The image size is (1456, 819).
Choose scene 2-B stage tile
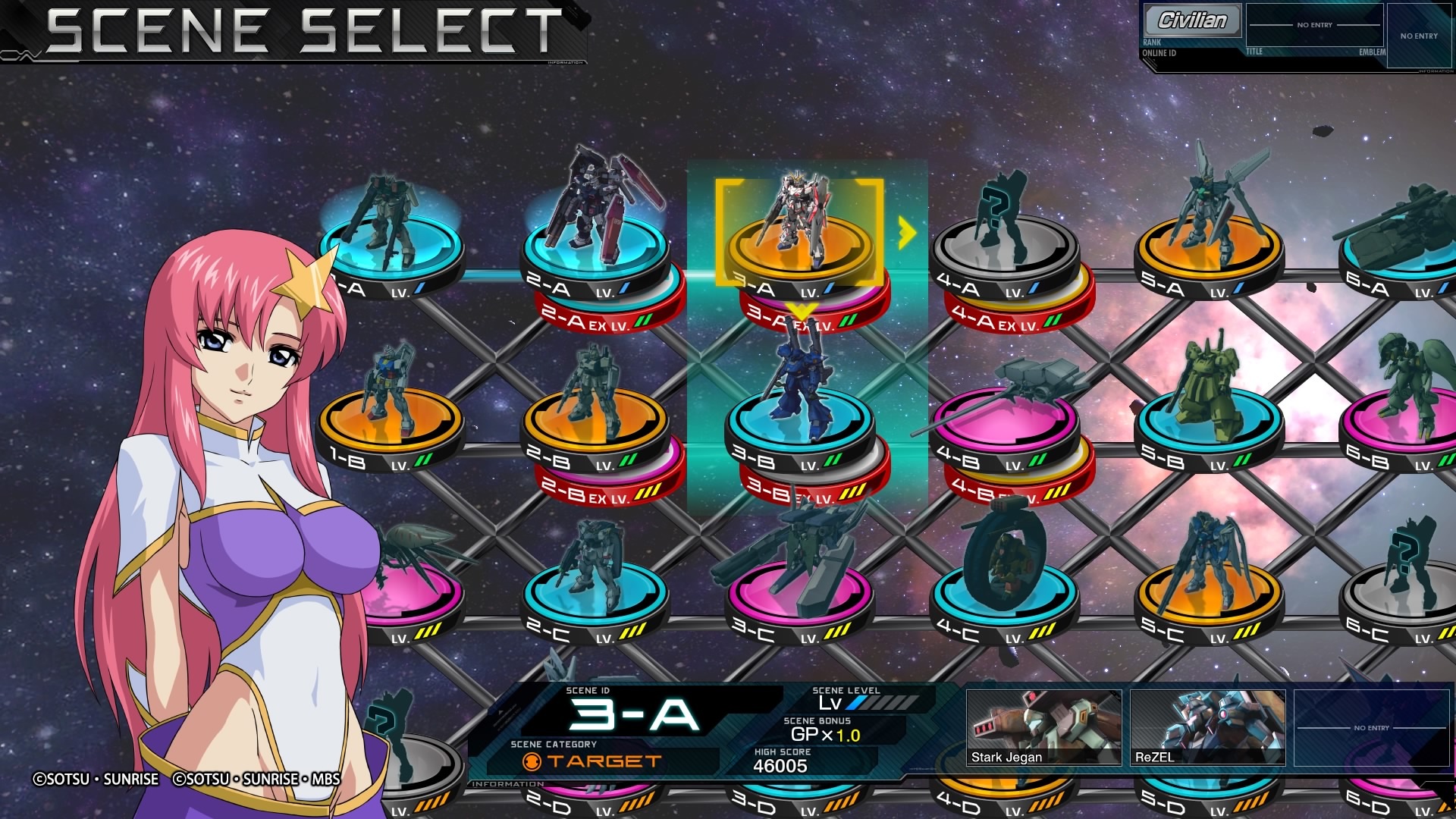[x=595, y=421]
